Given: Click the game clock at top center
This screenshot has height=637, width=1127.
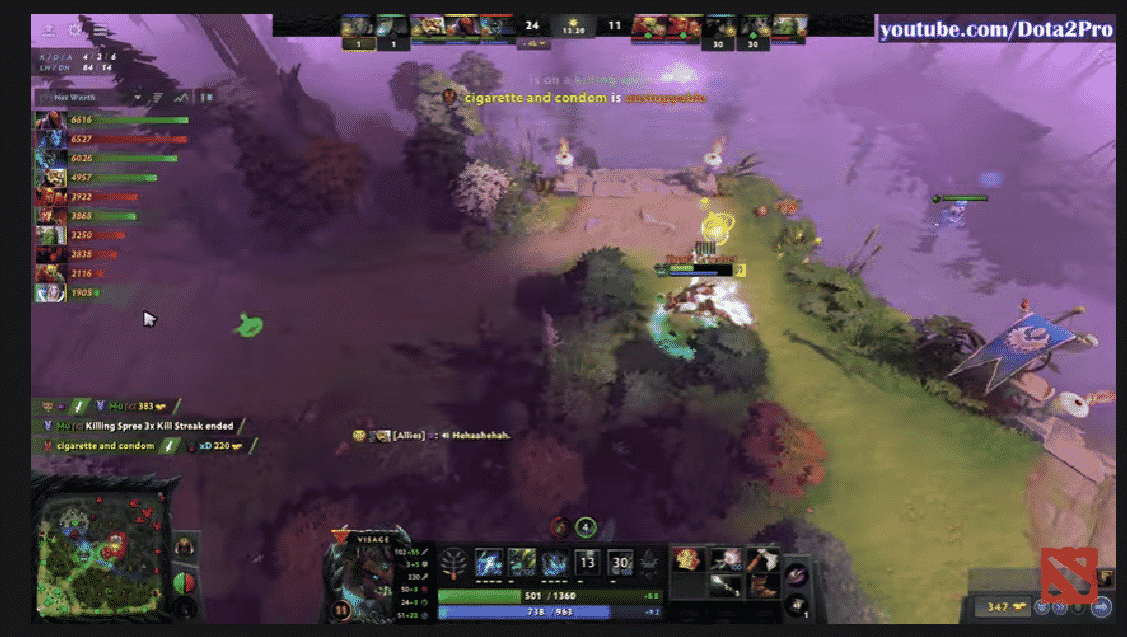Looking at the screenshot, I should pyautogui.click(x=573, y=30).
